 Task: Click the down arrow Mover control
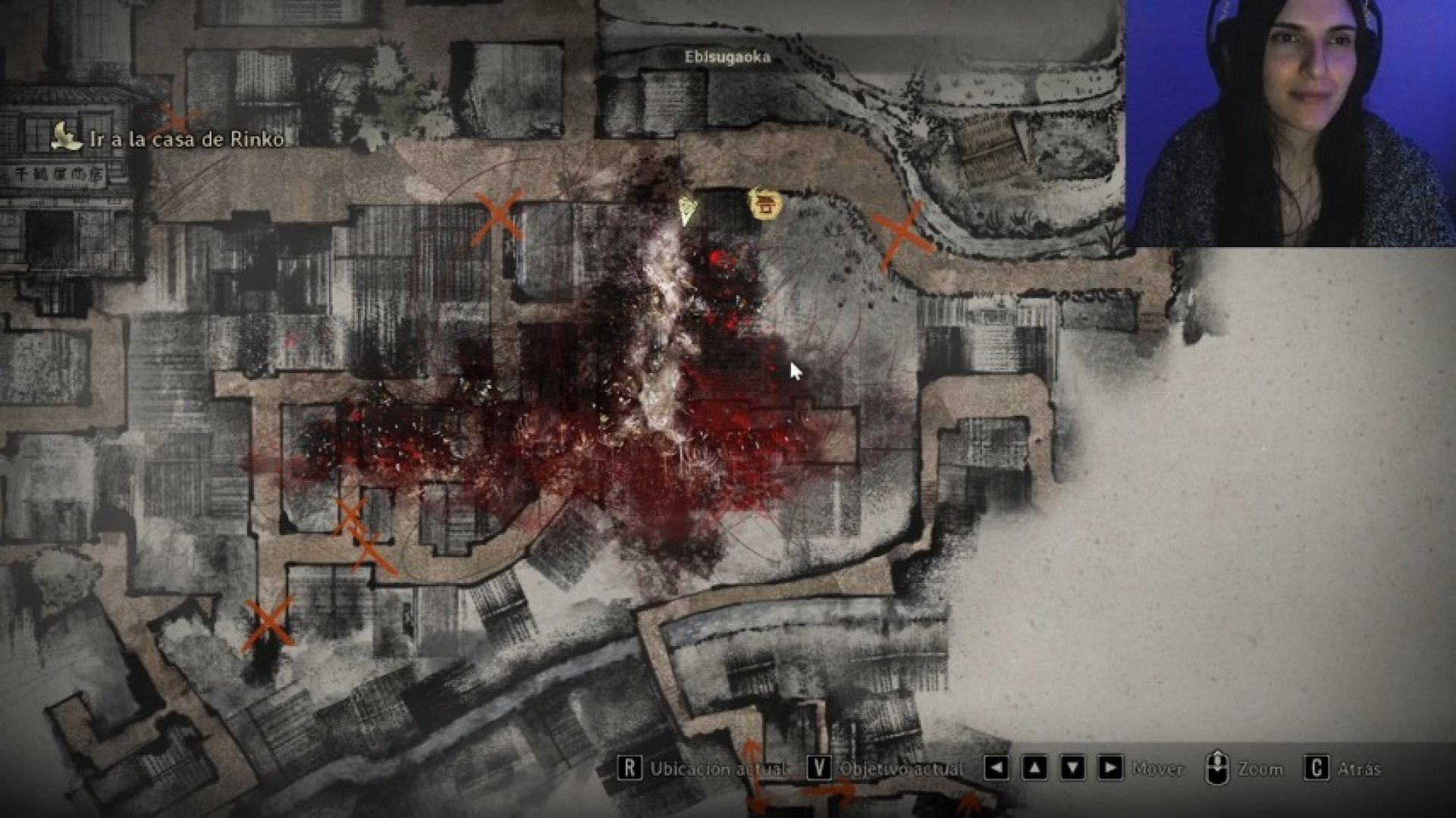(x=1072, y=768)
